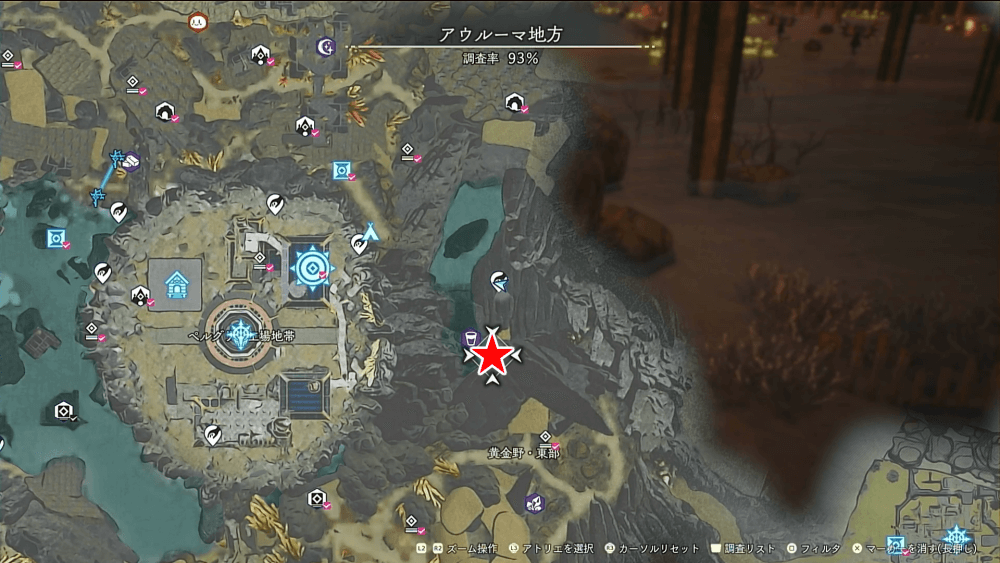Select the blue tent camp marker
Viewport: 1000px width, 563px height.
point(371,232)
